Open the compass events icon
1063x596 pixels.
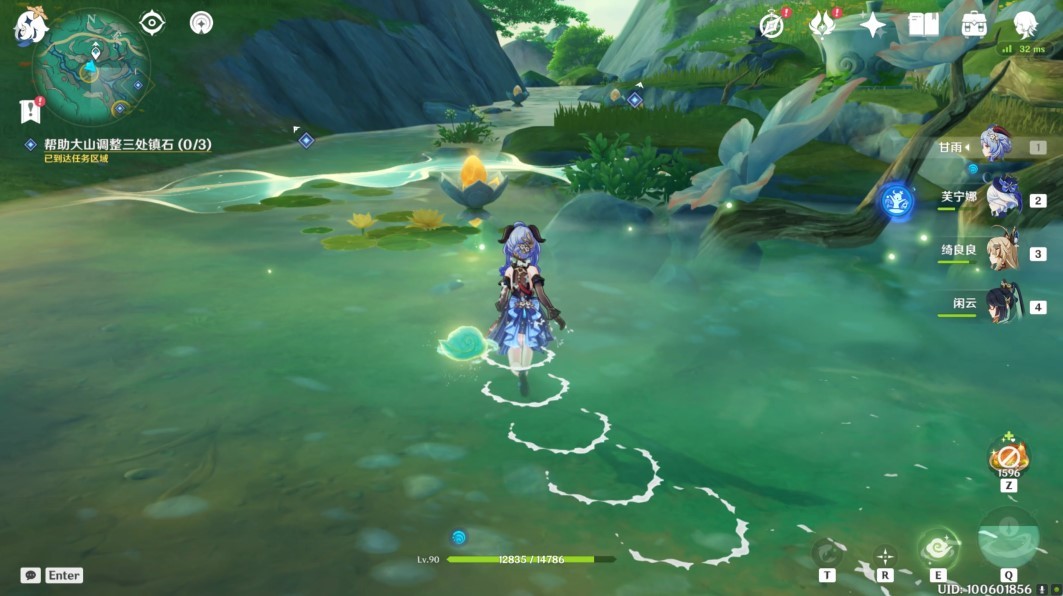tap(771, 25)
